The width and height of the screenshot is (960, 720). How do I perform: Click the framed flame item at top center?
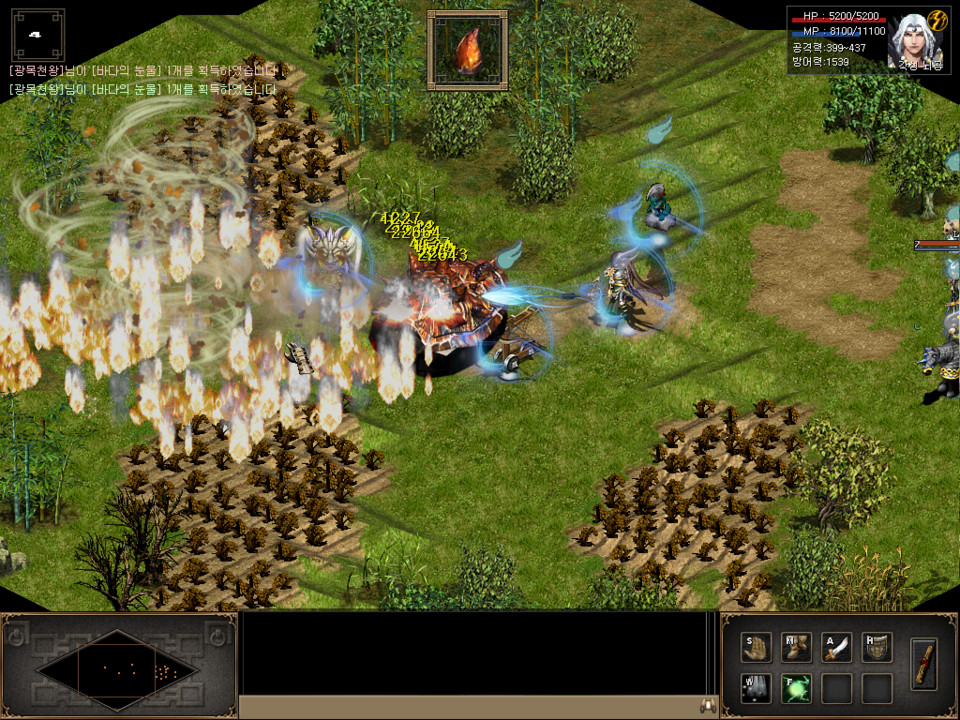467,50
